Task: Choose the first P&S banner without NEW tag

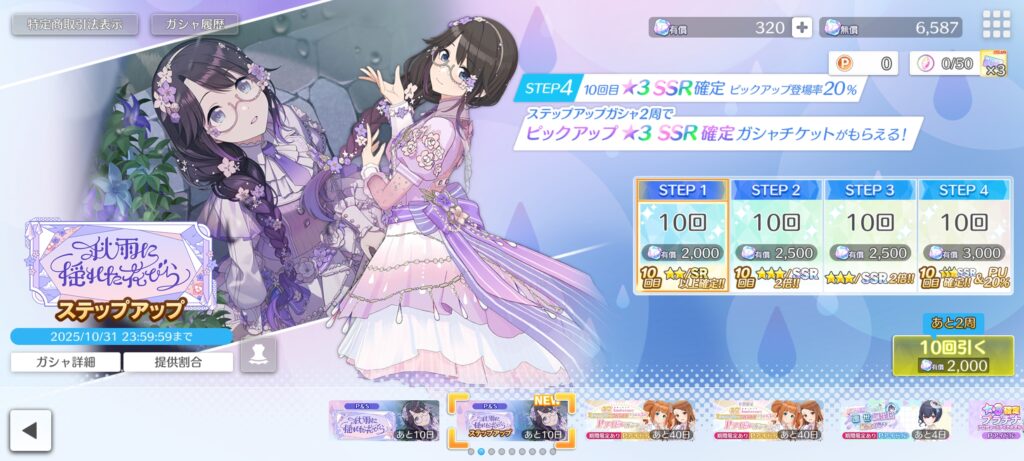Action: pyautogui.click(x=385, y=420)
